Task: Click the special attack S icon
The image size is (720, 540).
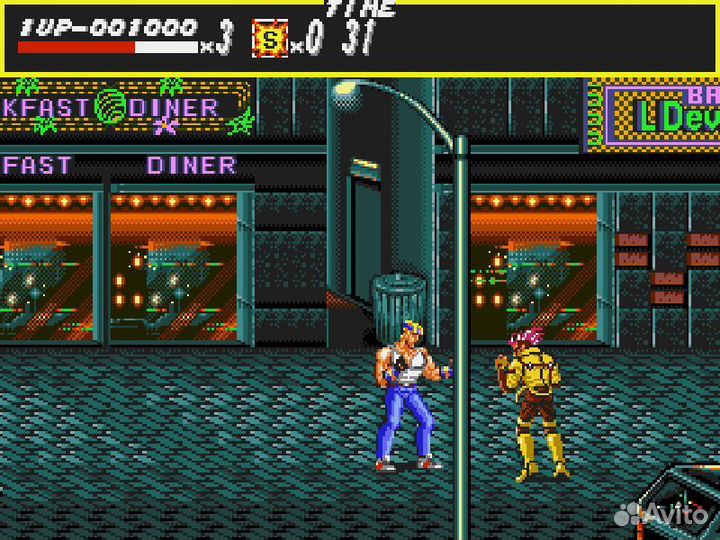Action: [269, 40]
